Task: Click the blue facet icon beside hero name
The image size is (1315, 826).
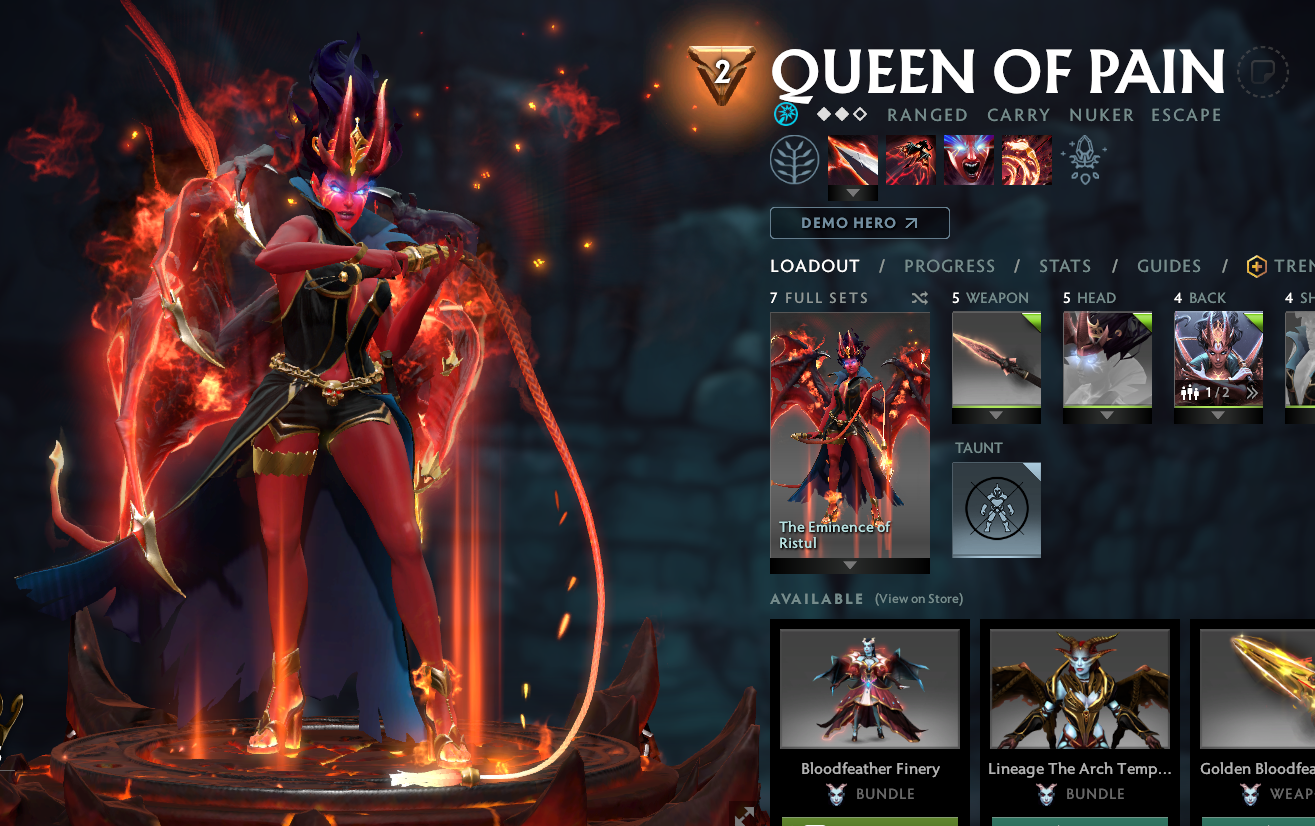Action: pos(786,114)
